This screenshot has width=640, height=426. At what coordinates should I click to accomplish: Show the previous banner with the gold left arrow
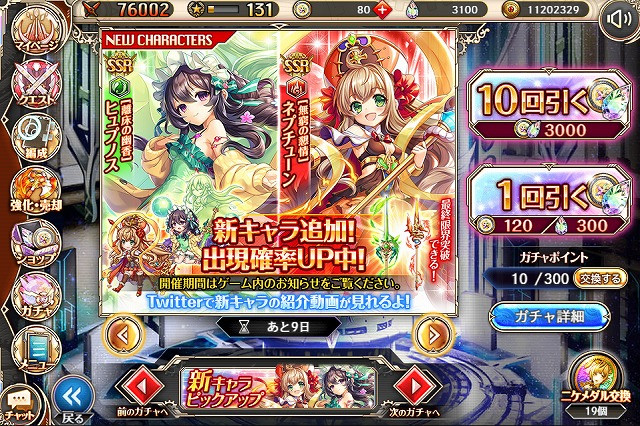[119, 334]
